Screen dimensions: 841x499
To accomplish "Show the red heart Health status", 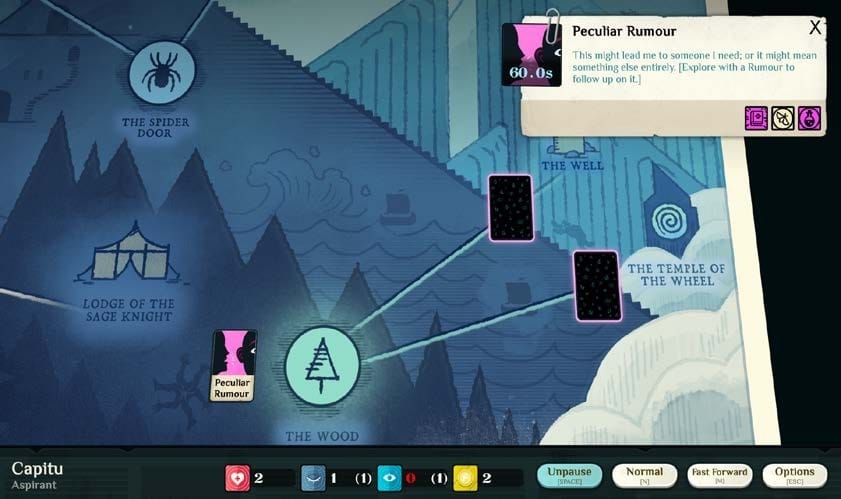I will click(238, 478).
